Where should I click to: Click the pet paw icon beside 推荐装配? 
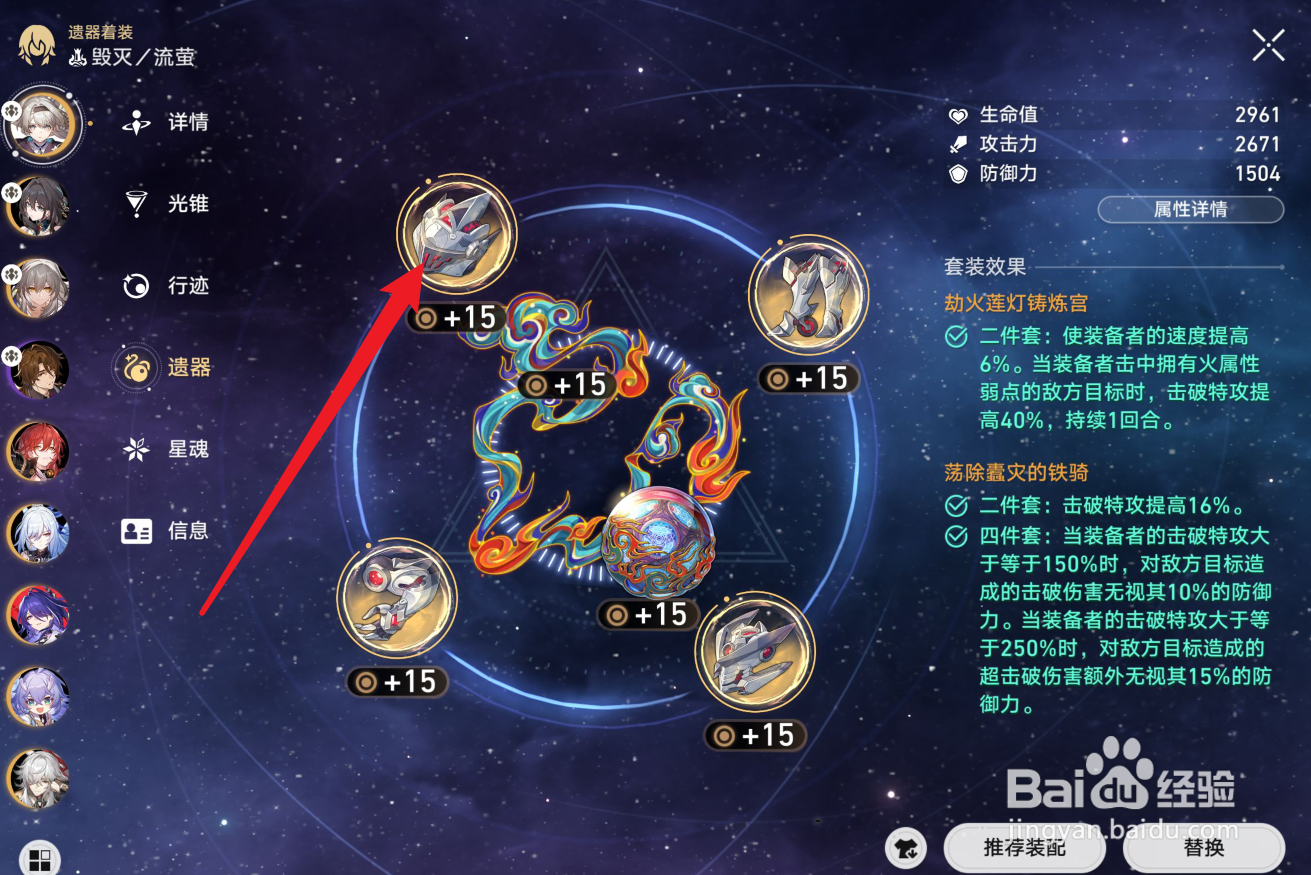(x=906, y=848)
